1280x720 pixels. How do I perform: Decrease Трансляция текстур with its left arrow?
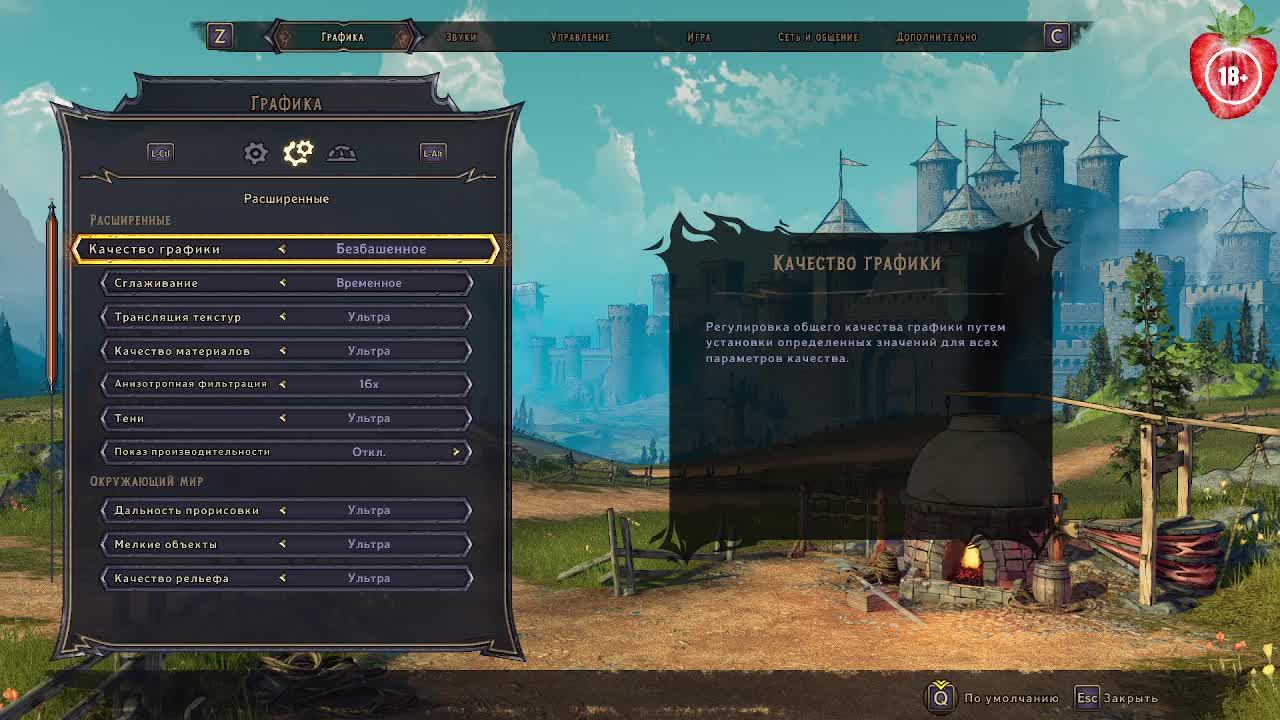(282, 317)
